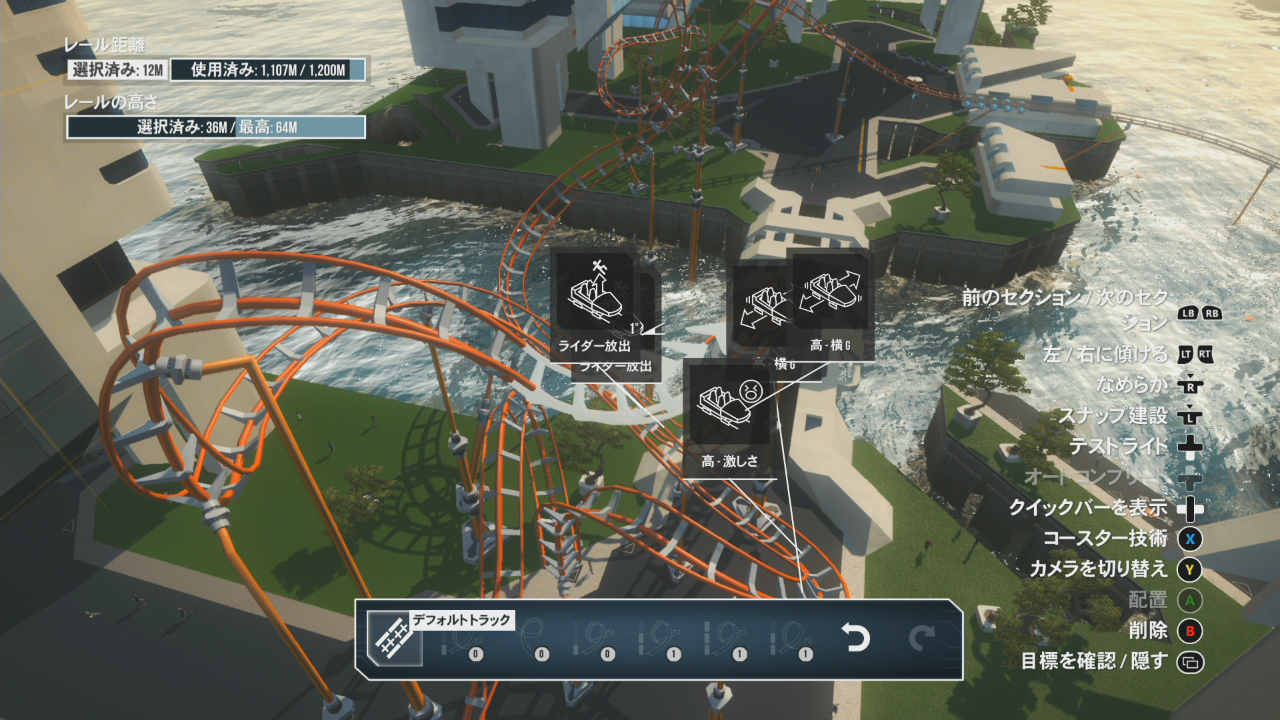1280x720 pixels.
Task: Select the front ライダー放出 warning marker
Action: [594, 304]
